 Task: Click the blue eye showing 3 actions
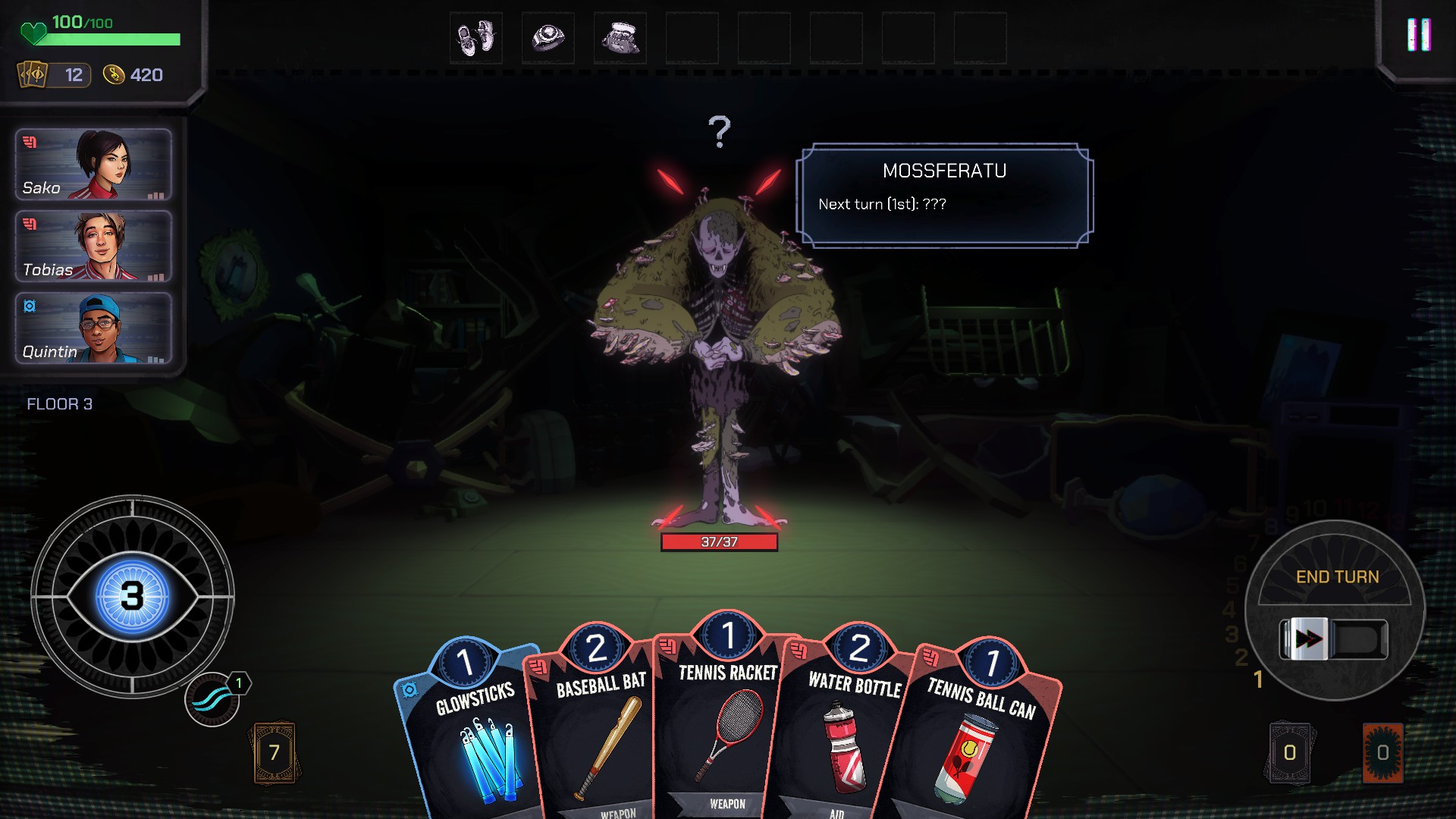pyautogui.click(x=133, y=596)
